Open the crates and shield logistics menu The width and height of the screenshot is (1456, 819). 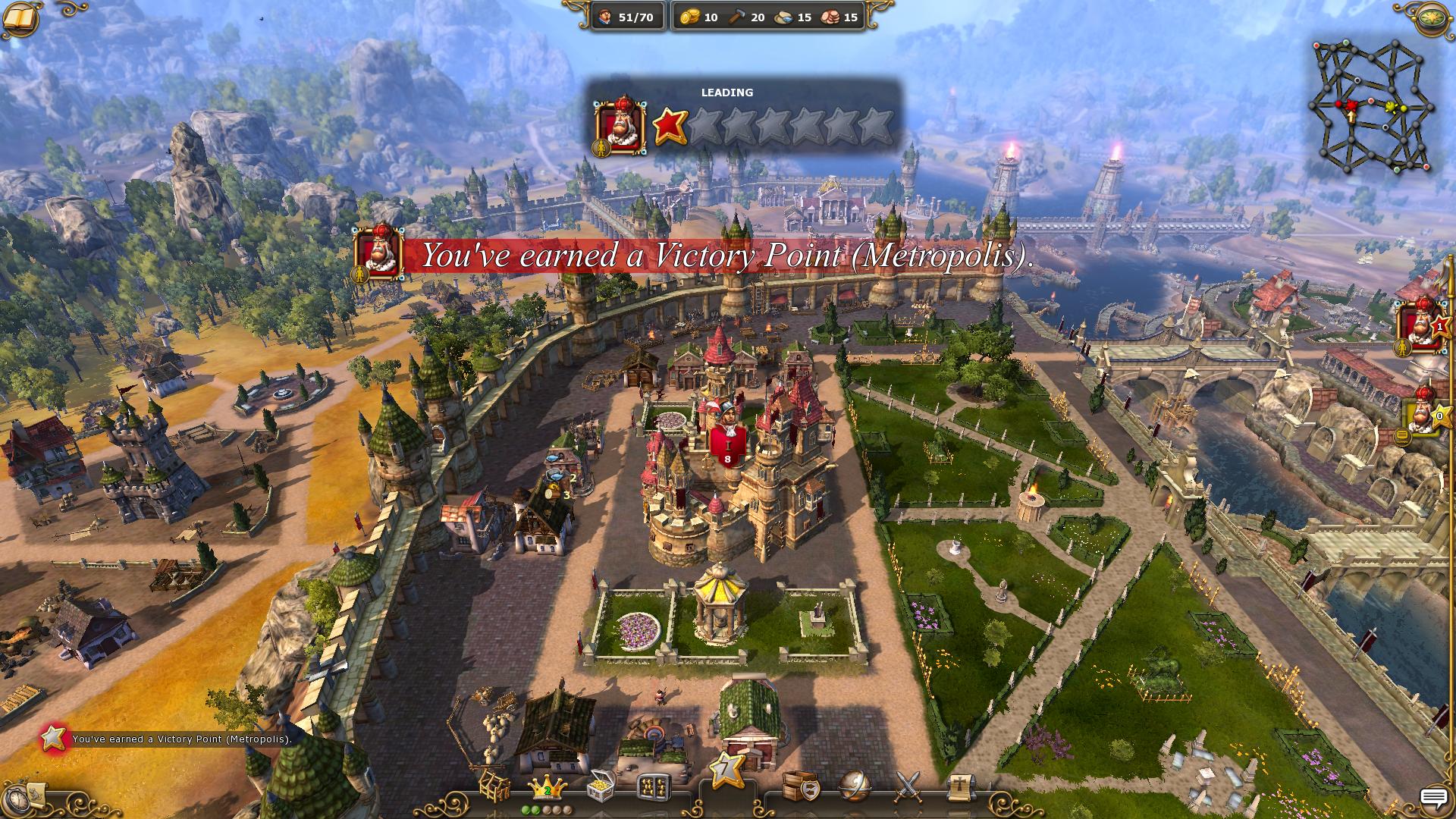[799, 786]
